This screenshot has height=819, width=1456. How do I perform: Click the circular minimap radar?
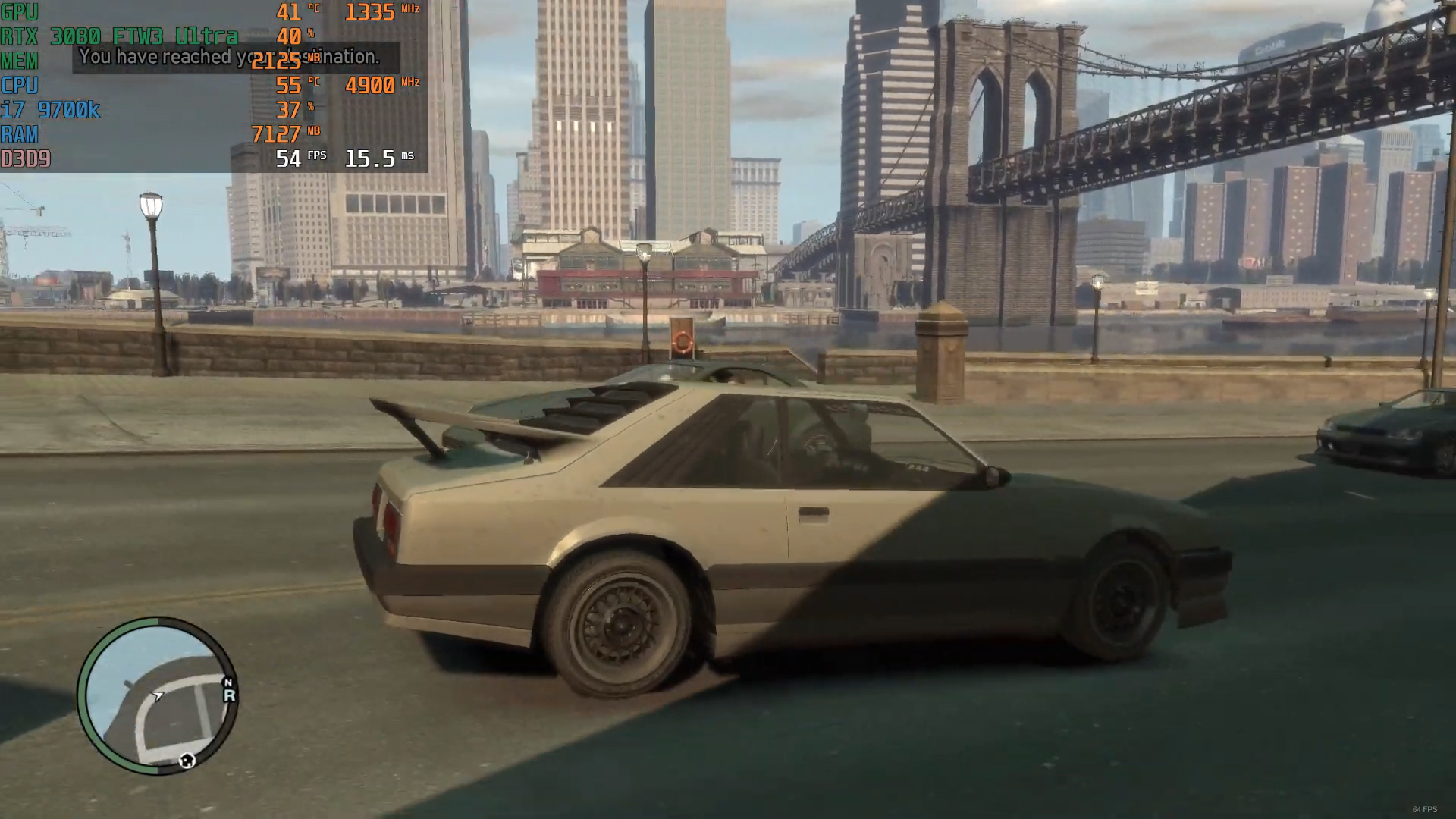(158, 696)
